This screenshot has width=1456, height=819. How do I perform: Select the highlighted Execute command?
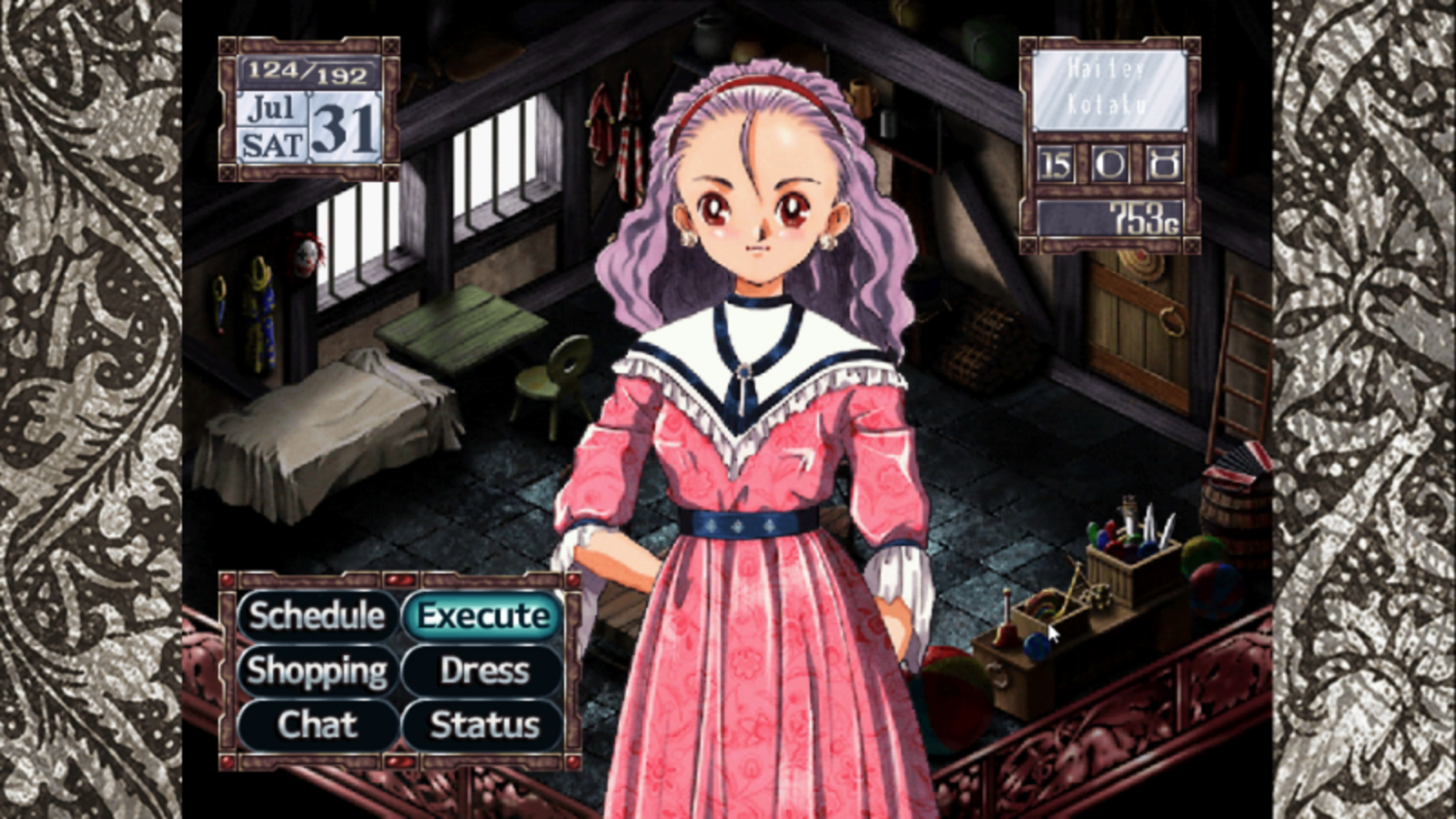pos(481,616)
